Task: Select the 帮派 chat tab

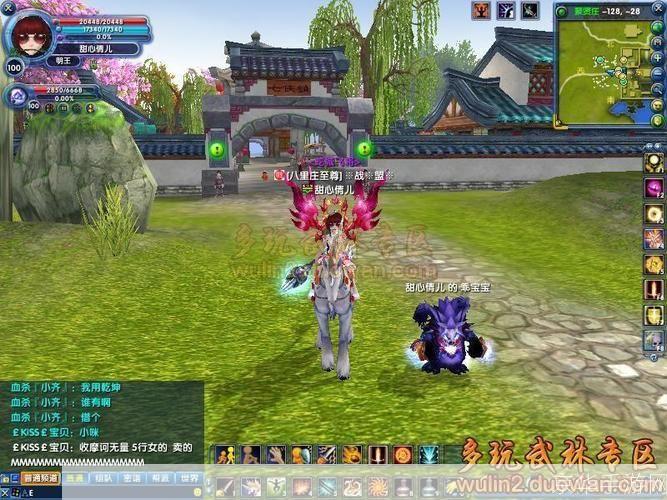Action: [160, 478]
